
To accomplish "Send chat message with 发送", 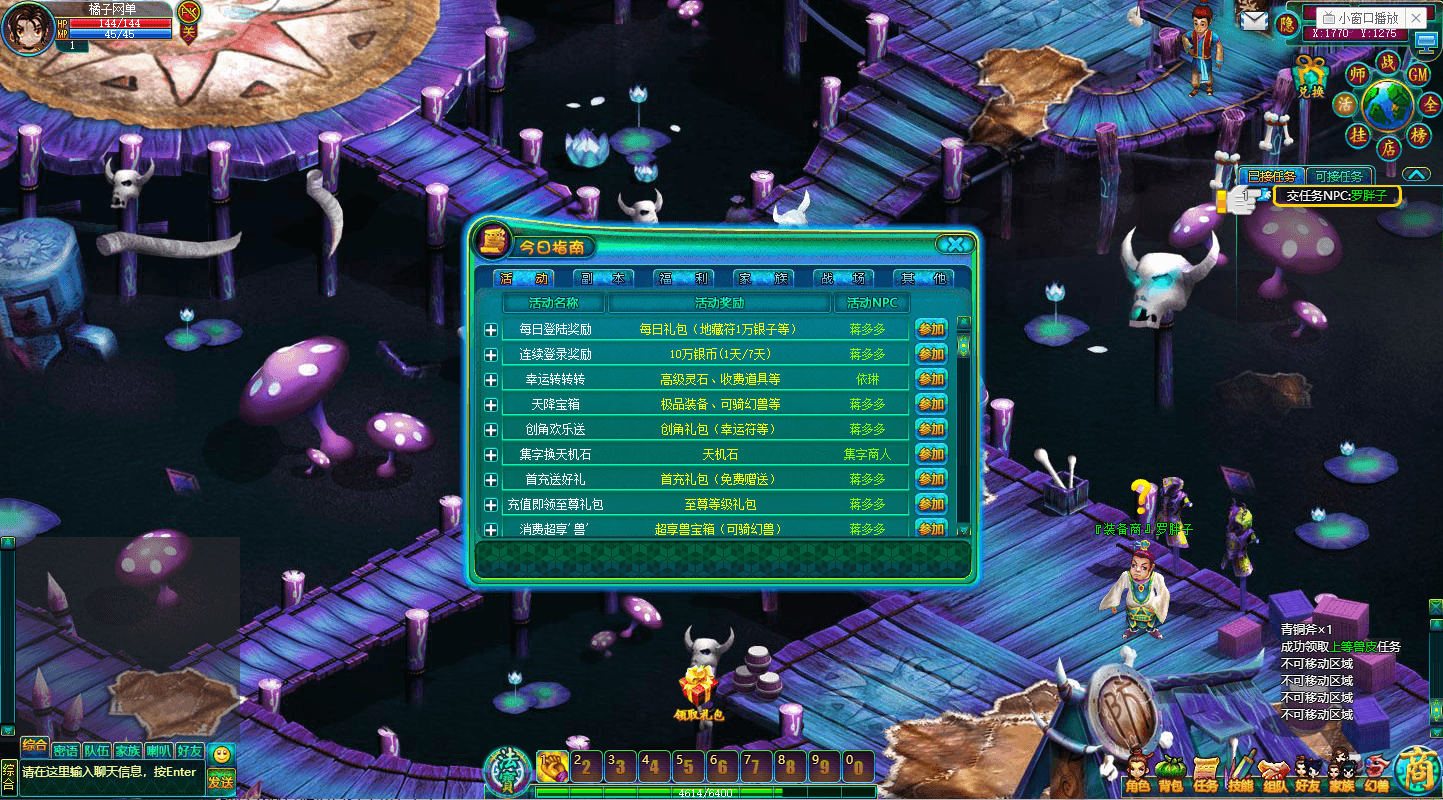I will (x=221, y=780).
